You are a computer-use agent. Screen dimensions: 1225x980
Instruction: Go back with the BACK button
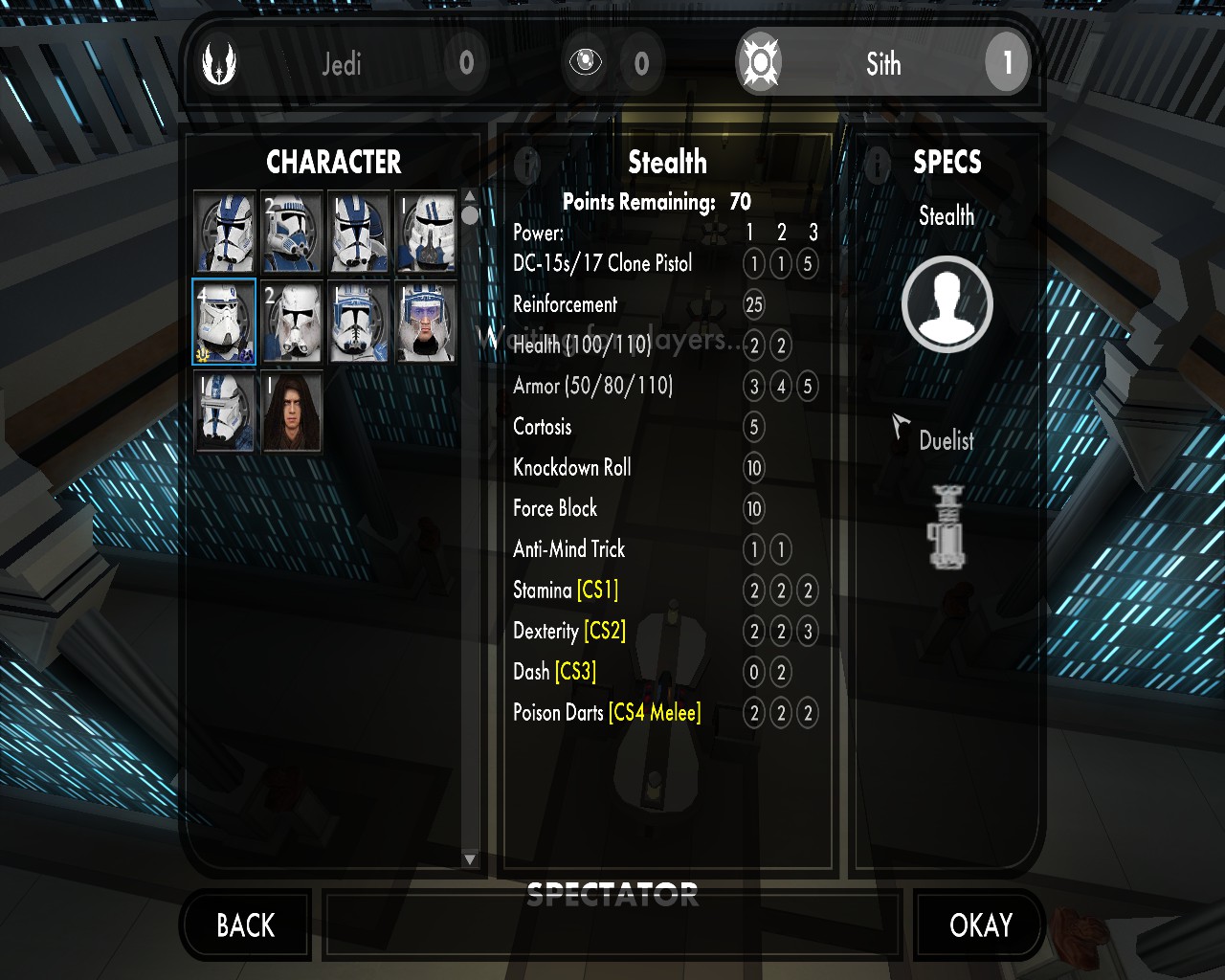[x=246, y=924]
